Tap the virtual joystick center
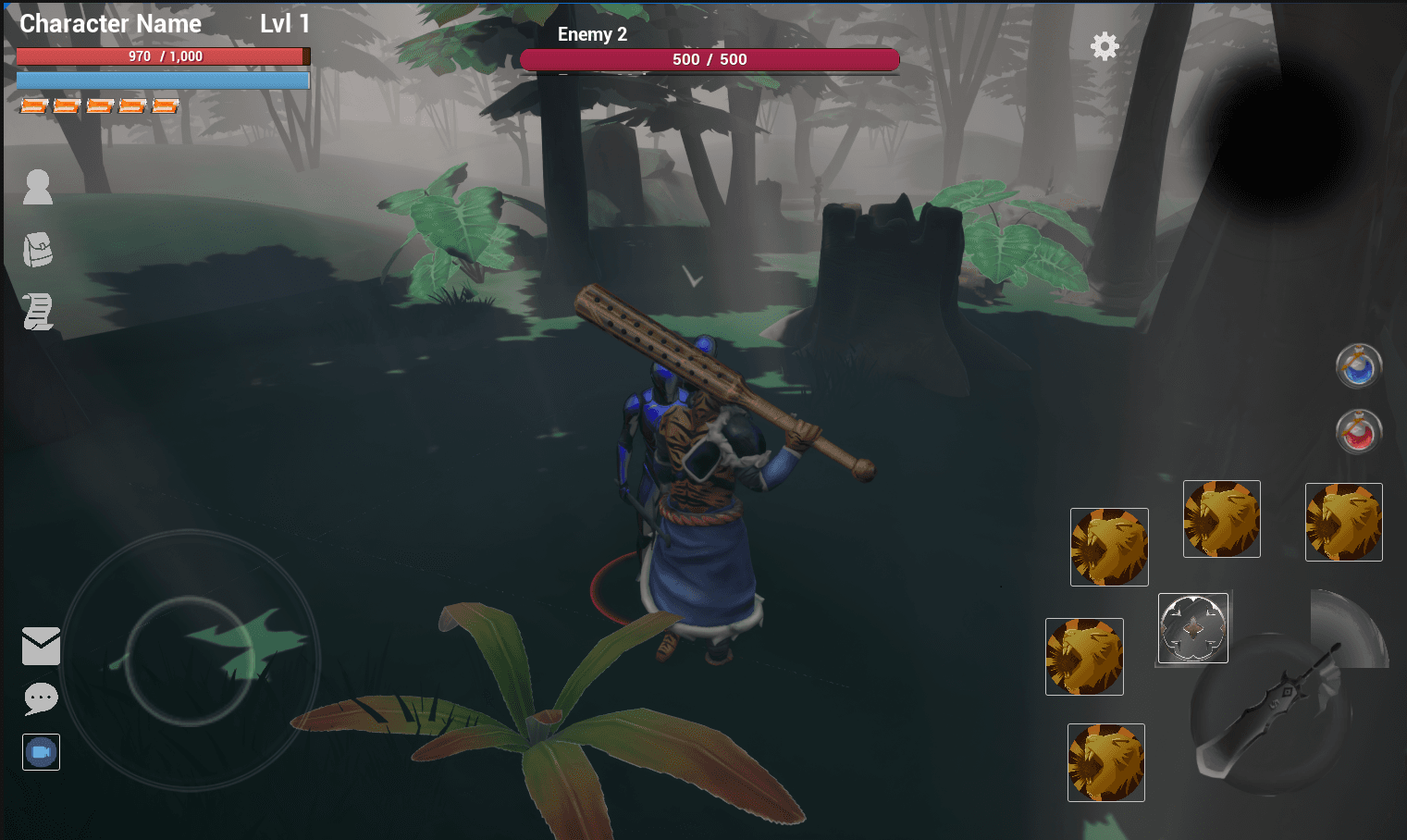This screenshot has width=1407, height=840. [190, 661]
